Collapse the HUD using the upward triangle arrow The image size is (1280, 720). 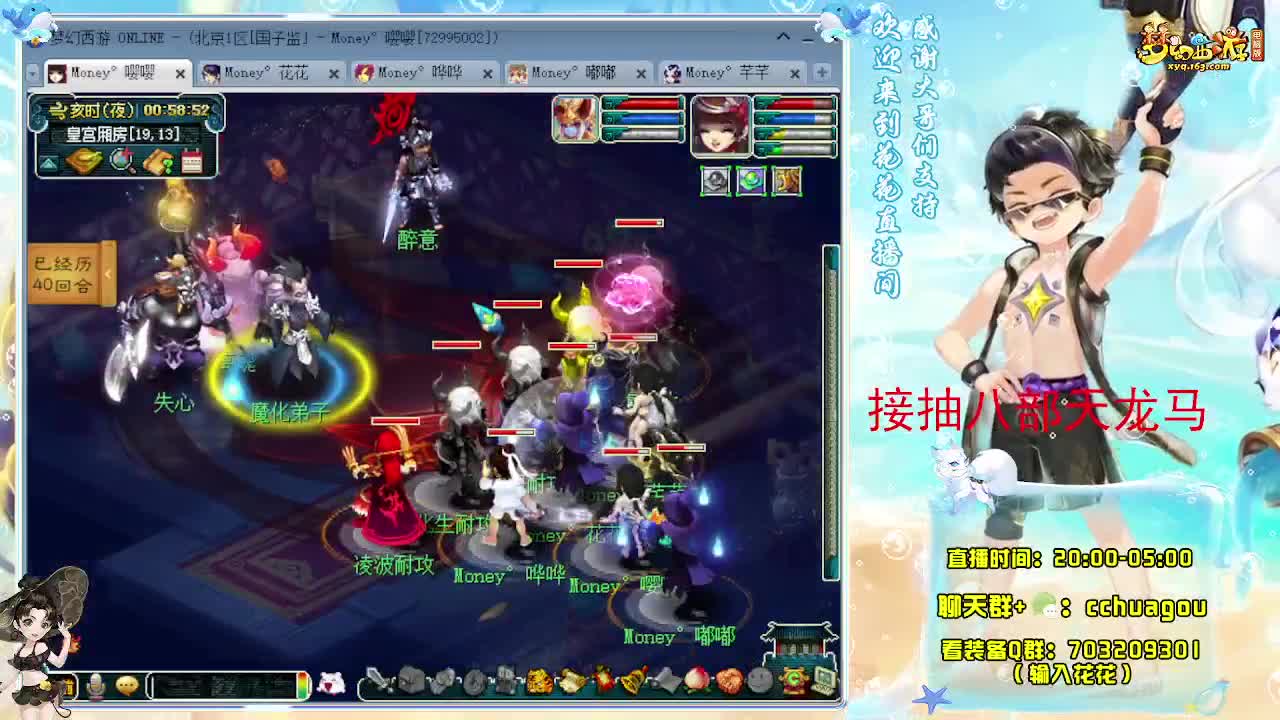coord(48,164)
